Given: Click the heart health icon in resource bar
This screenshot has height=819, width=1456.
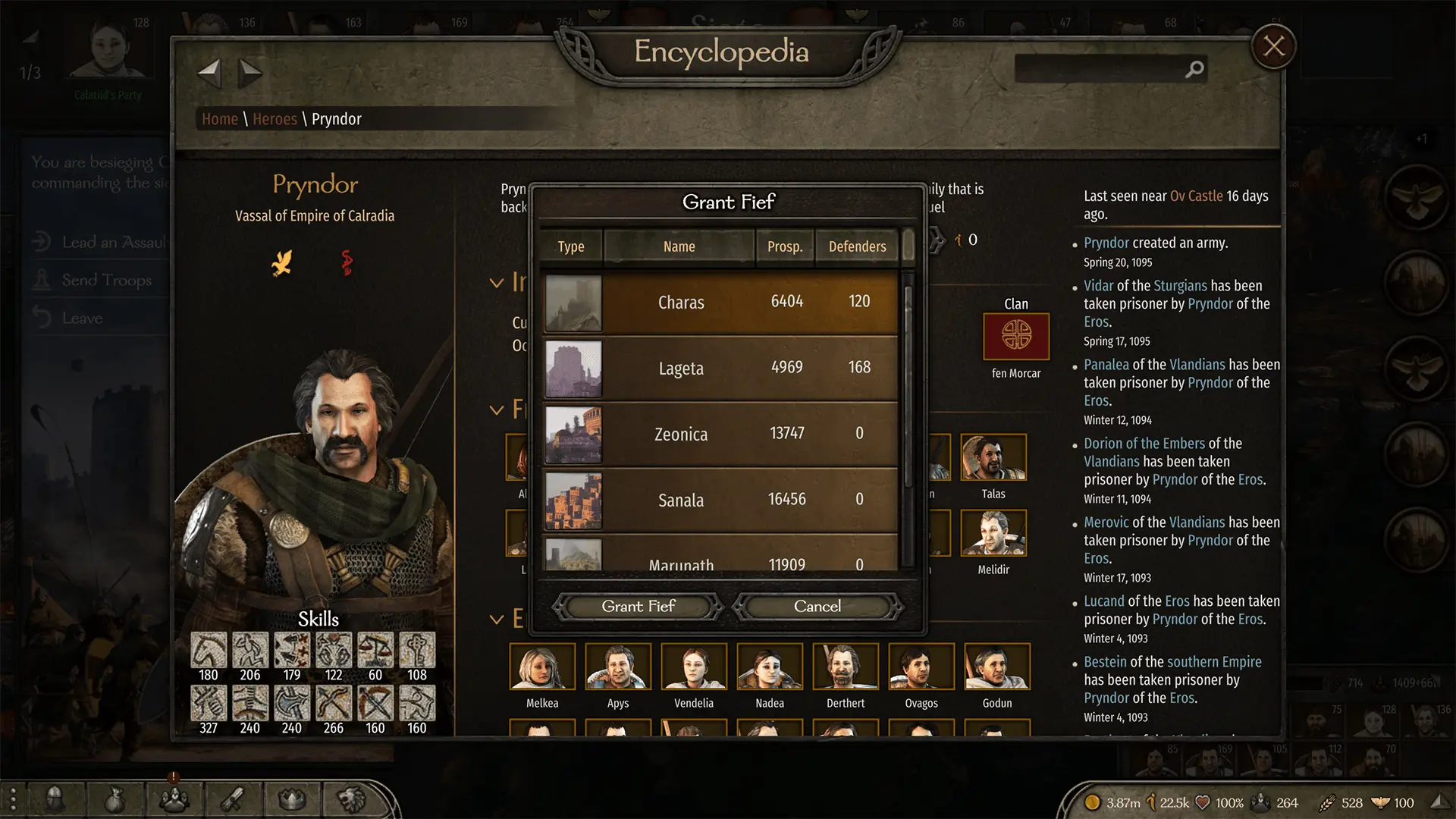Looking at the screenshot, I should coord(1203,802).
